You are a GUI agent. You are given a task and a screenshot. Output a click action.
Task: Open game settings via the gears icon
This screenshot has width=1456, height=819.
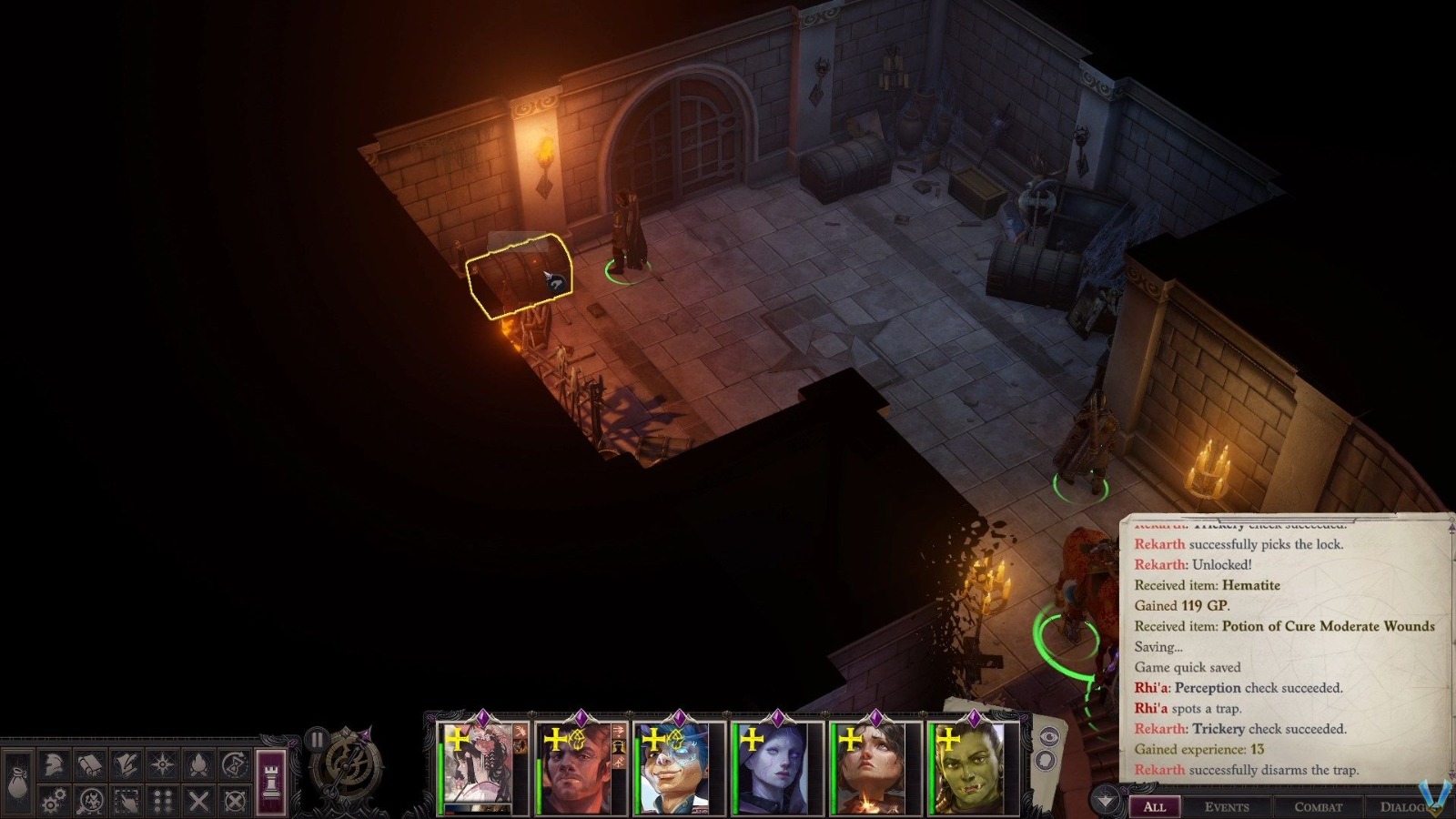53,801
